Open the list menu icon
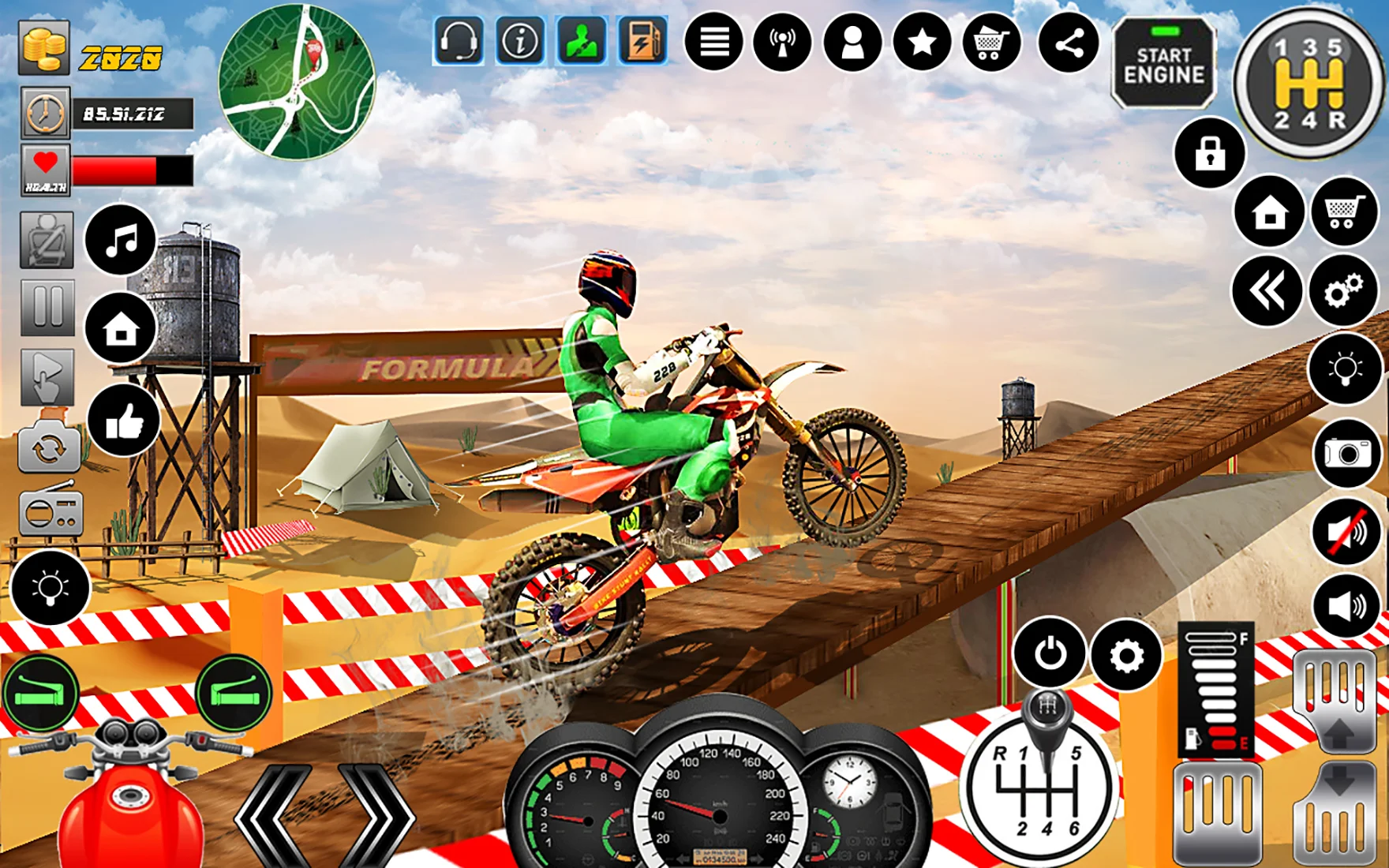Image resolution: width=1389 pixels, height=868 pixels. click(x=713, y=43)
